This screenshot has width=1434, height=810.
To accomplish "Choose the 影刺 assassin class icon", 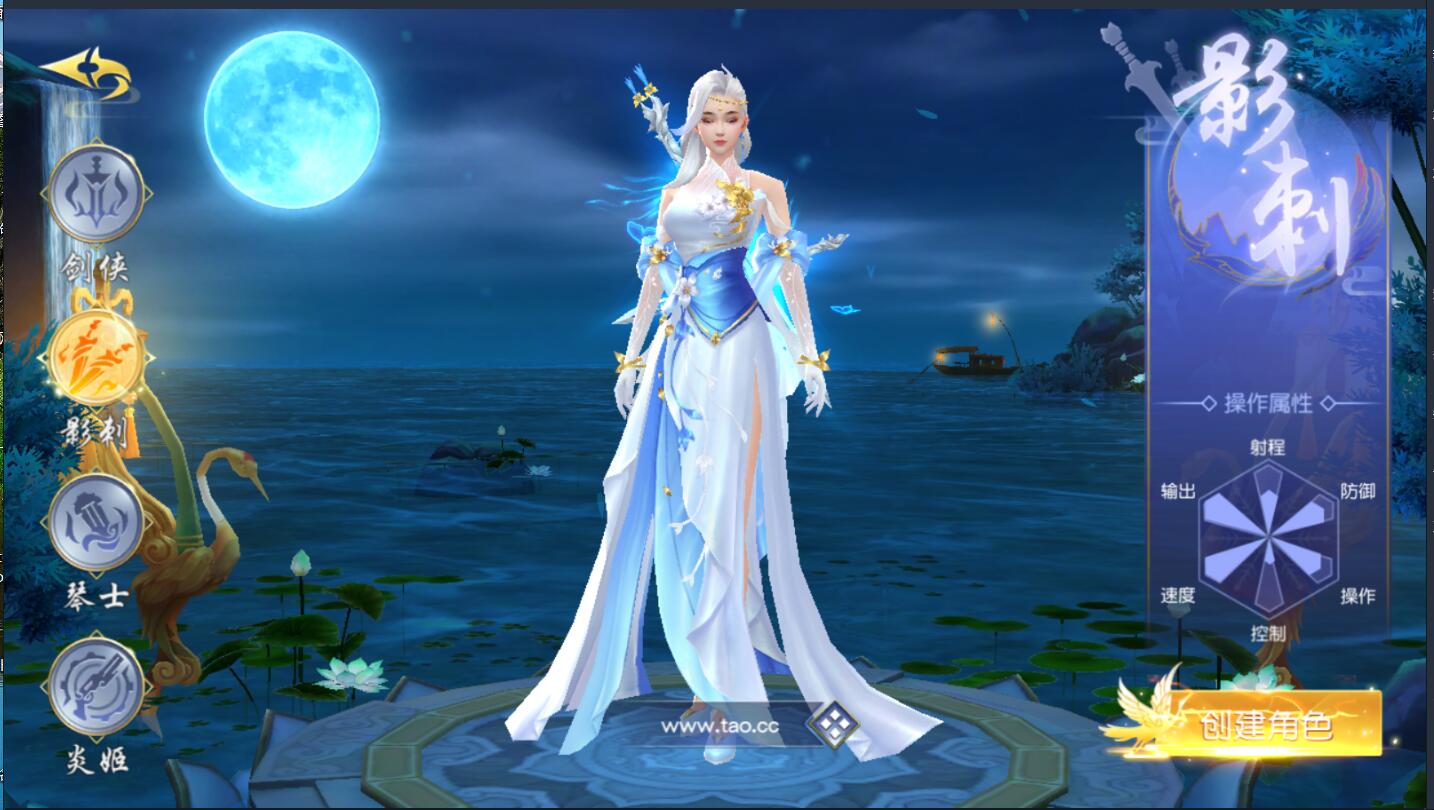I will 97,357.
